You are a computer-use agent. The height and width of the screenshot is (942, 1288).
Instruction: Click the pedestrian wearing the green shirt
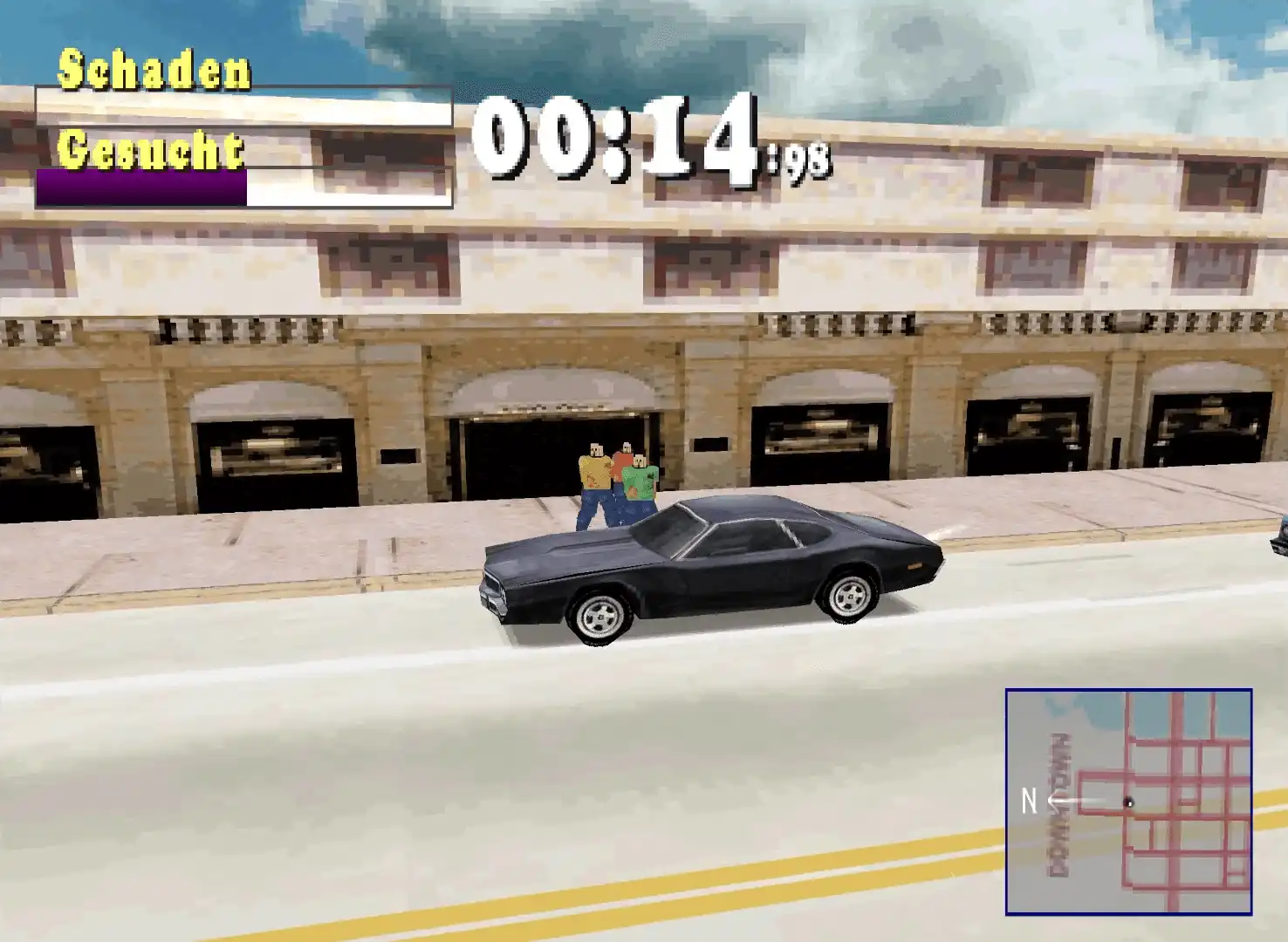tap(639, 481)
